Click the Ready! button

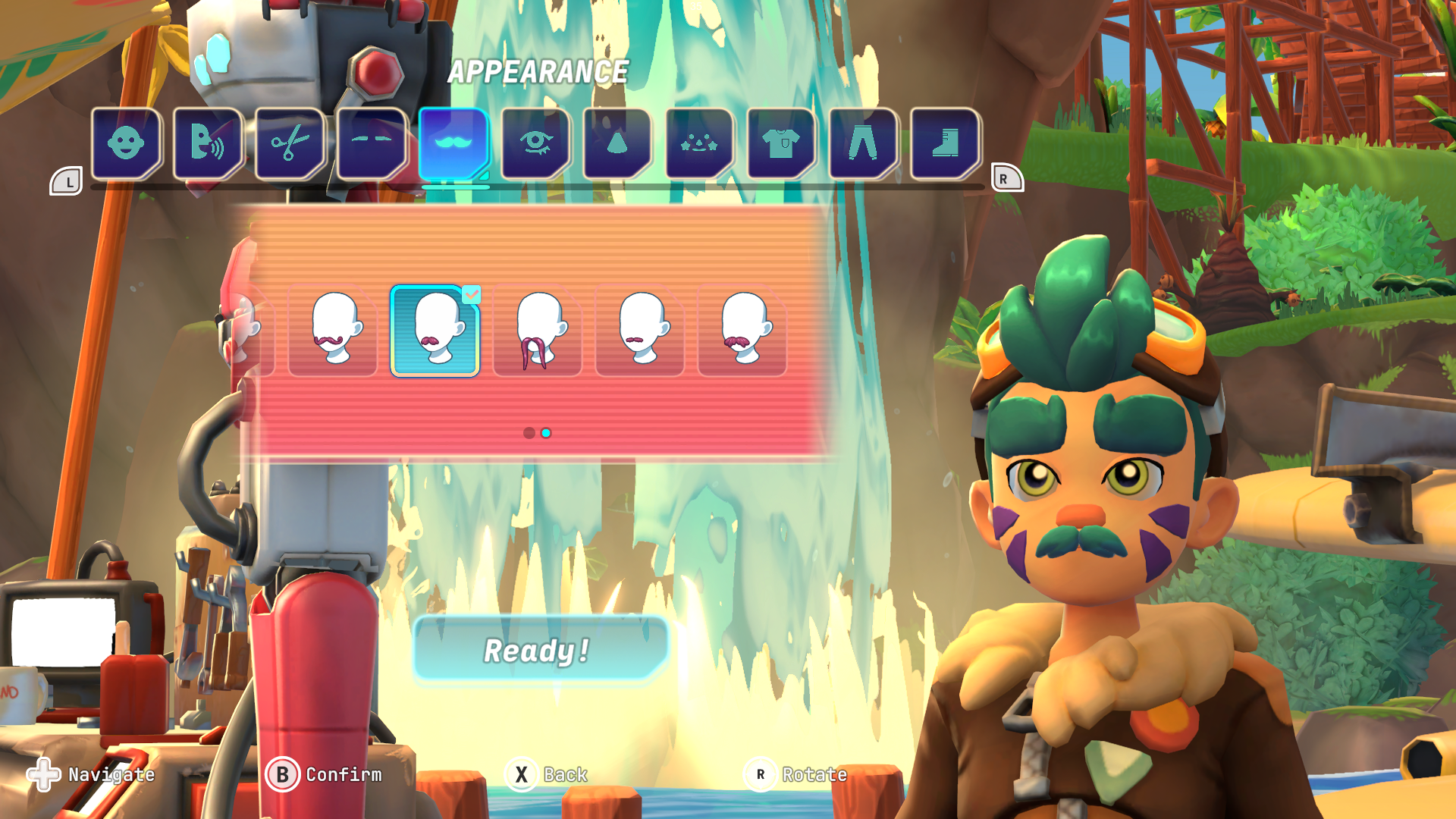538,649
